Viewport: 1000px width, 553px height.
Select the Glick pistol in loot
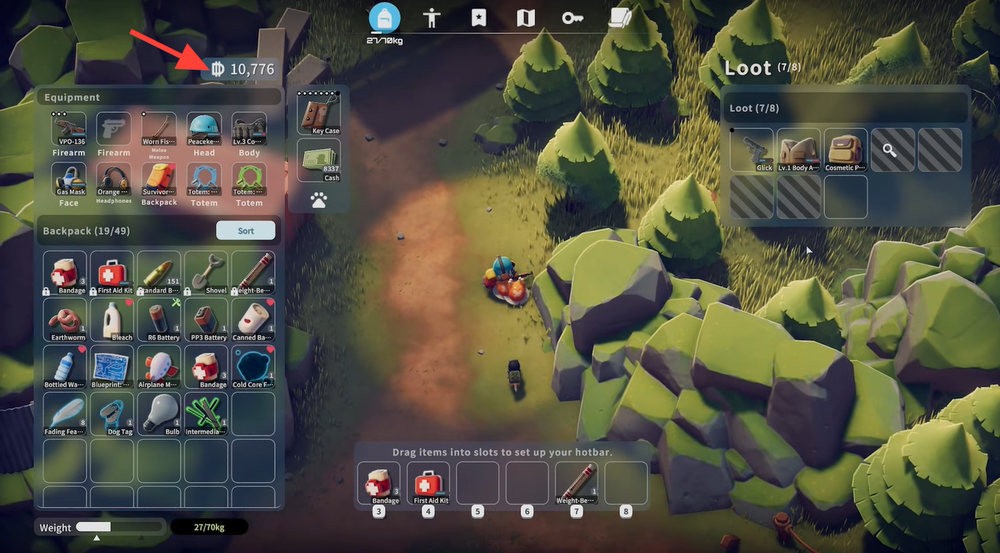[752, 149]
